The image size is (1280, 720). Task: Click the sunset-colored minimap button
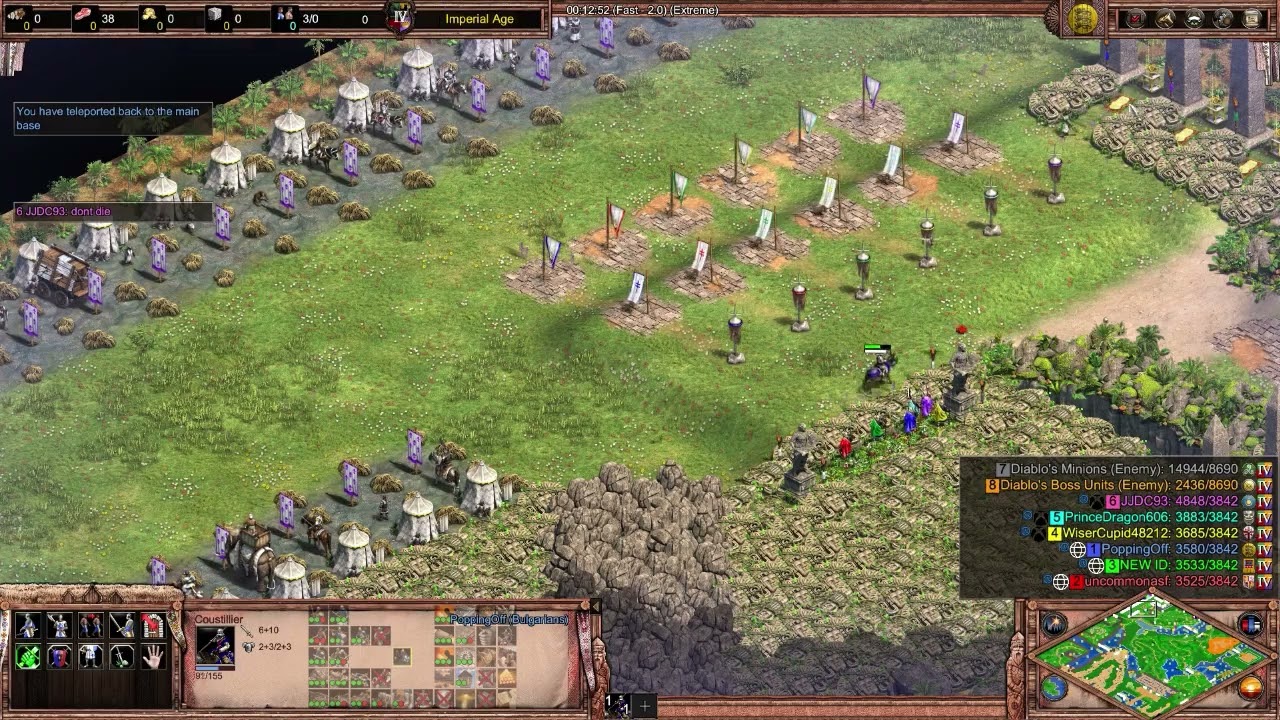click(1250, 688)
